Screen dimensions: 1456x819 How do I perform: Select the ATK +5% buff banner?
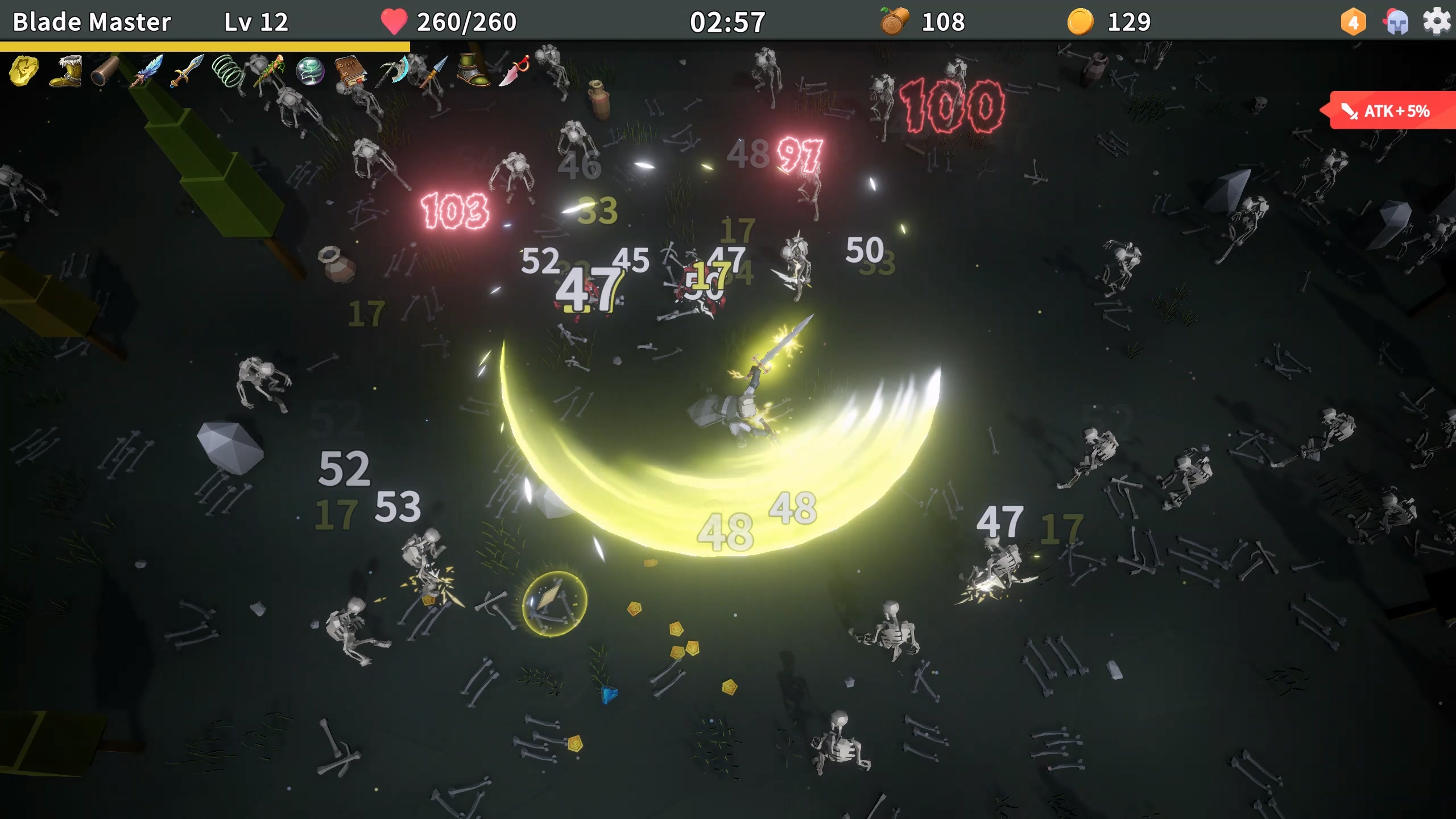point(1391,111)
